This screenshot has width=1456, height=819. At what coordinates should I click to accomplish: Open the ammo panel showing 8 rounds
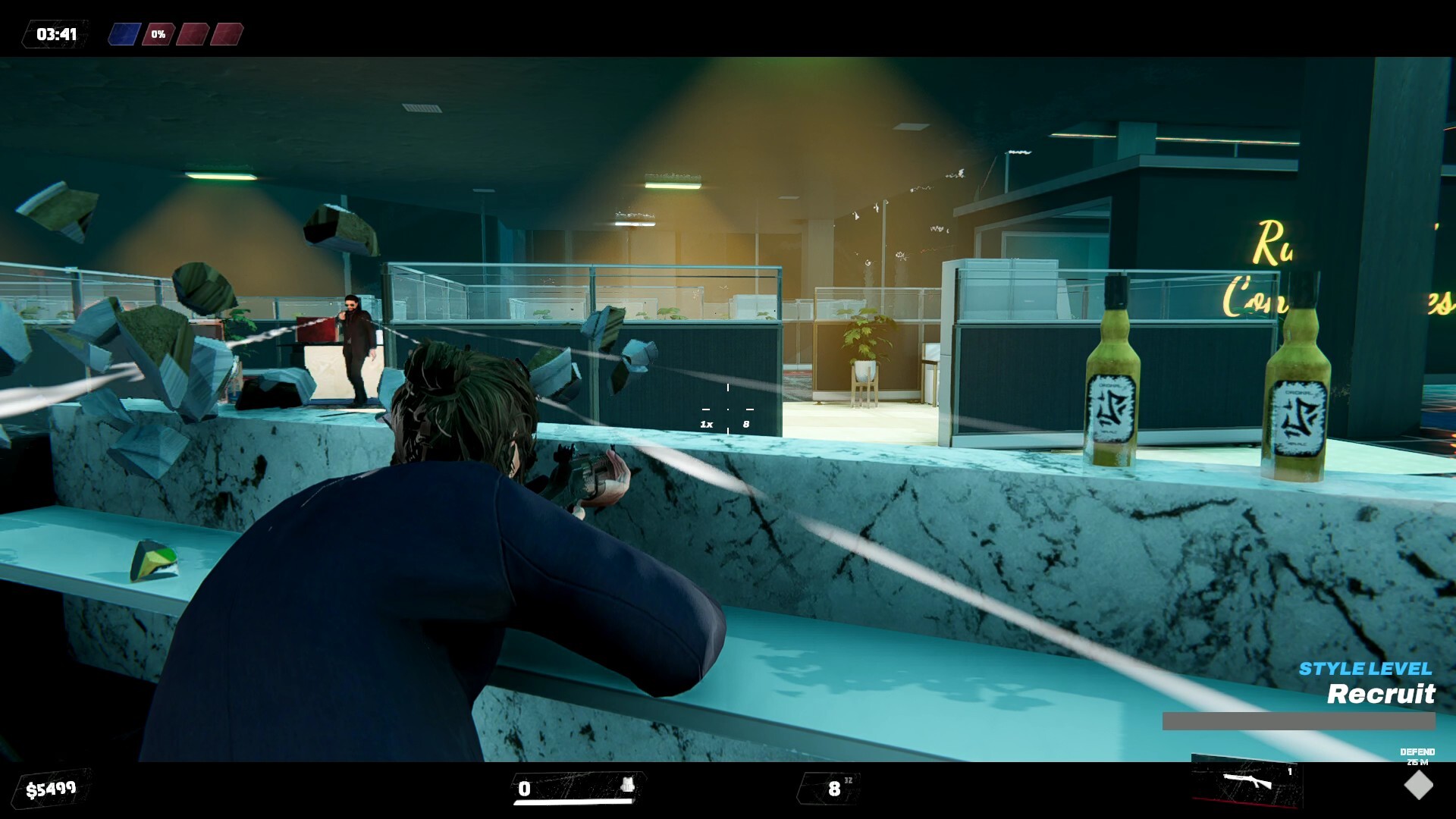click(x=833, y=789)
